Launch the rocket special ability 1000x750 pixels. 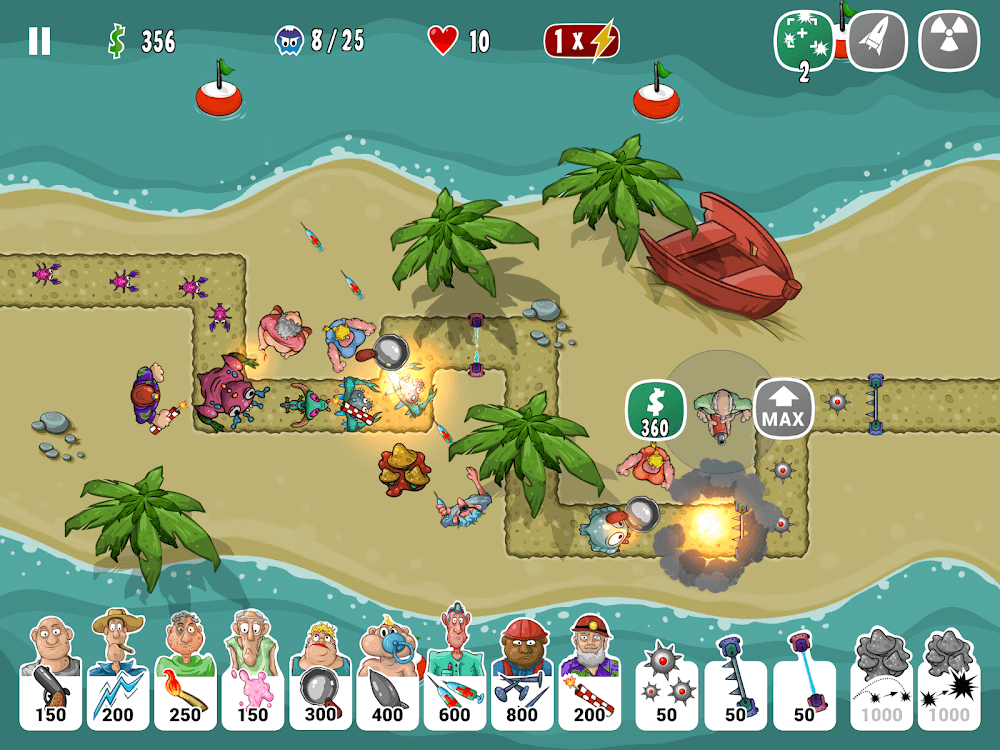(x=877, y=41)
